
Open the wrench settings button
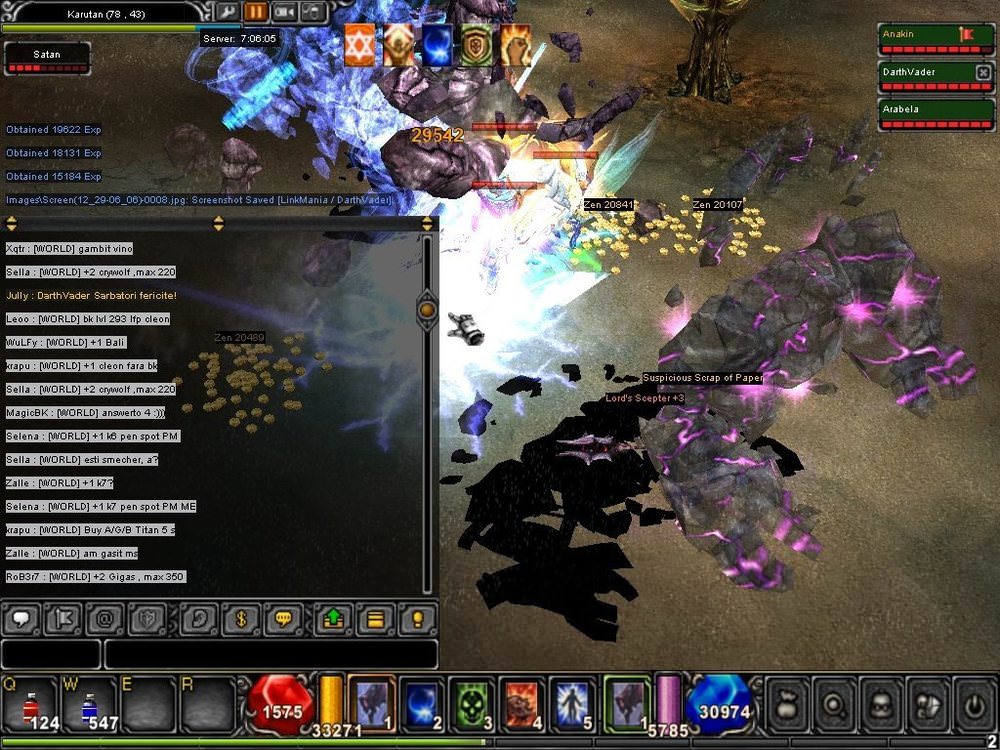[x=227, y=12]
